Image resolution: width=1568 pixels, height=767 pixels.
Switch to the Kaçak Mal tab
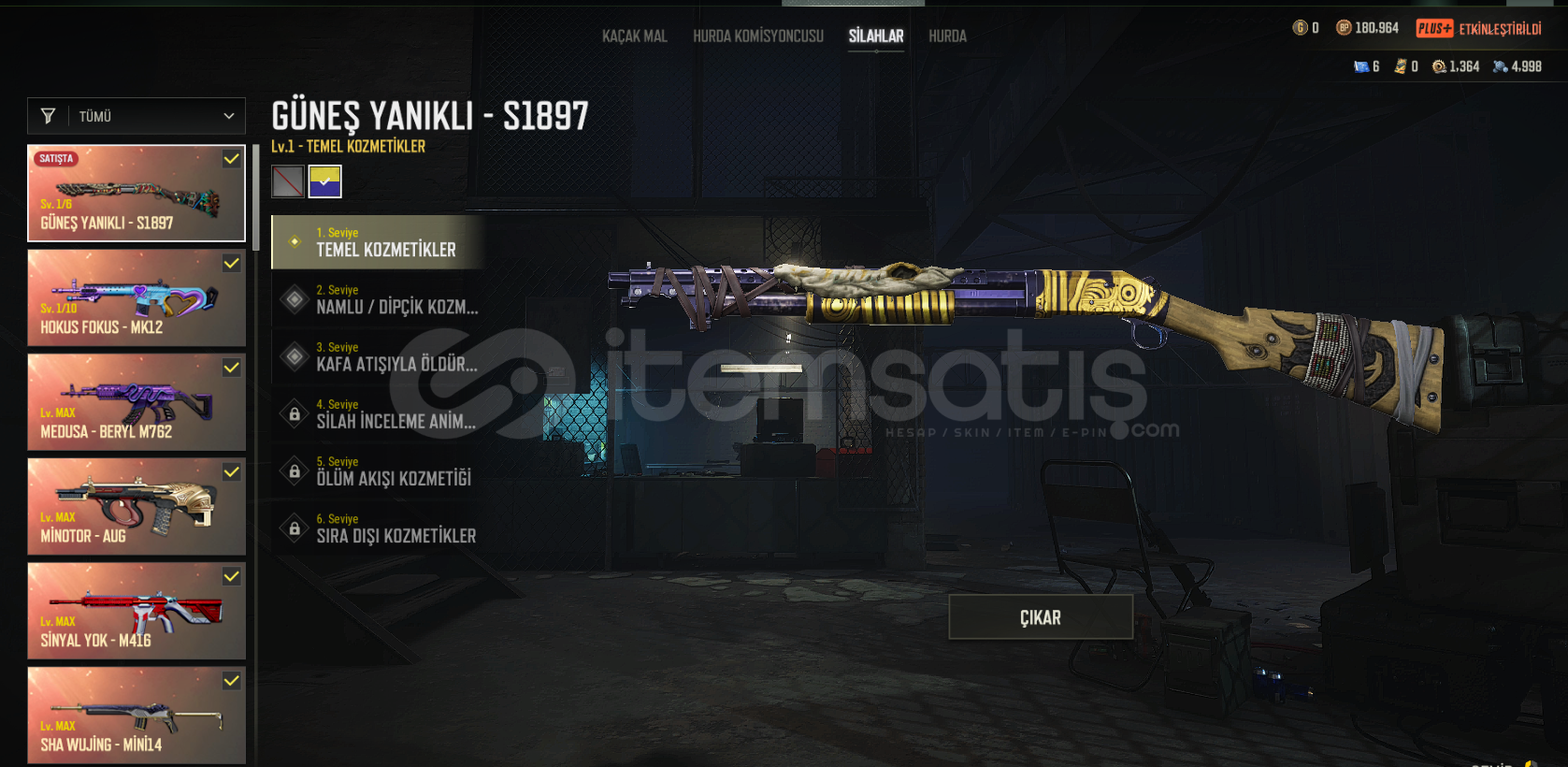(x=634, y=36)
